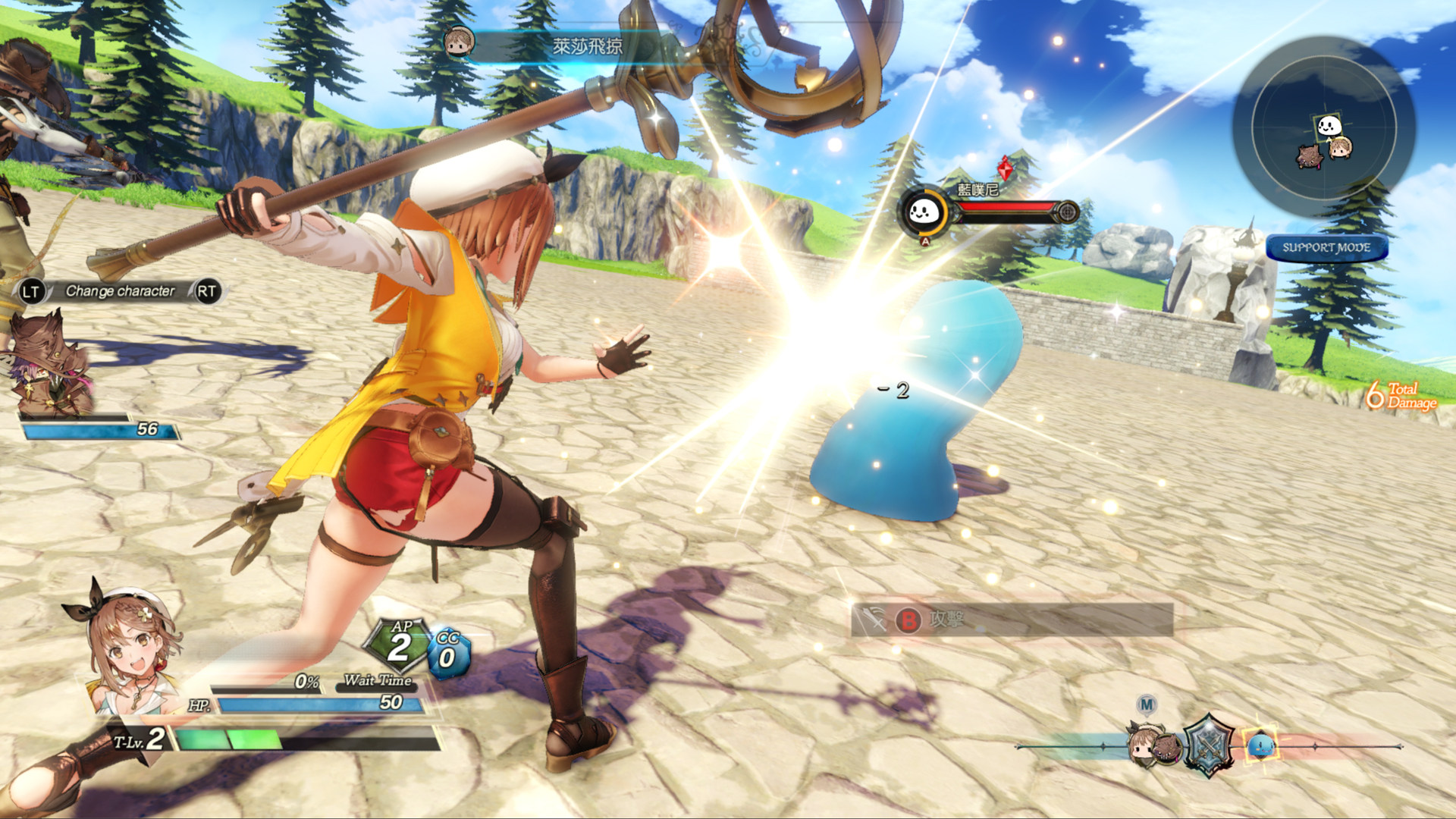This screenshot has height=819, width=1456.
Task: Toggle the Support Mode button
Action: 1326,248
